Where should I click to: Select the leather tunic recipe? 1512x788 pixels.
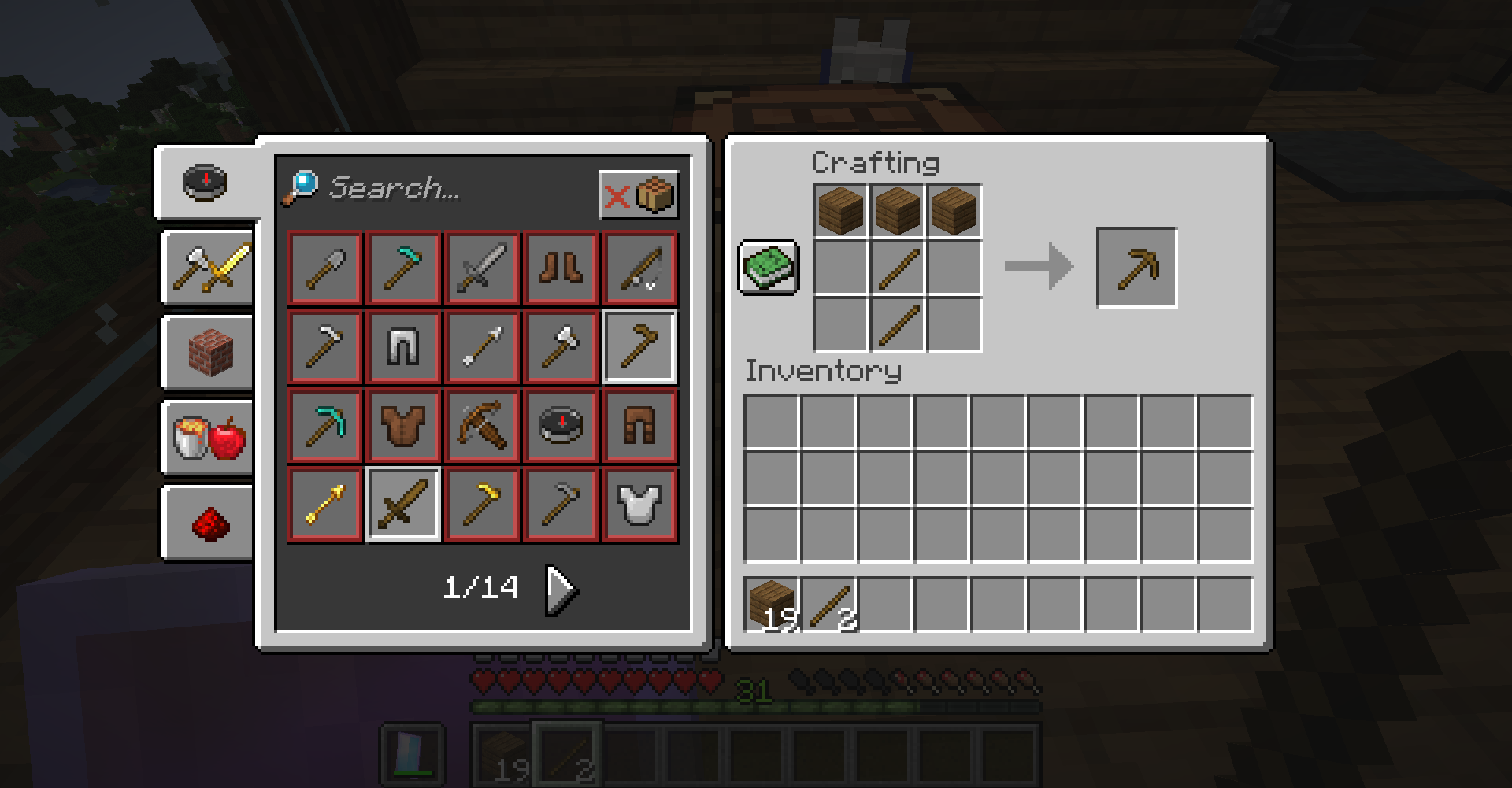pyautogui.click(x=403, y=425)
